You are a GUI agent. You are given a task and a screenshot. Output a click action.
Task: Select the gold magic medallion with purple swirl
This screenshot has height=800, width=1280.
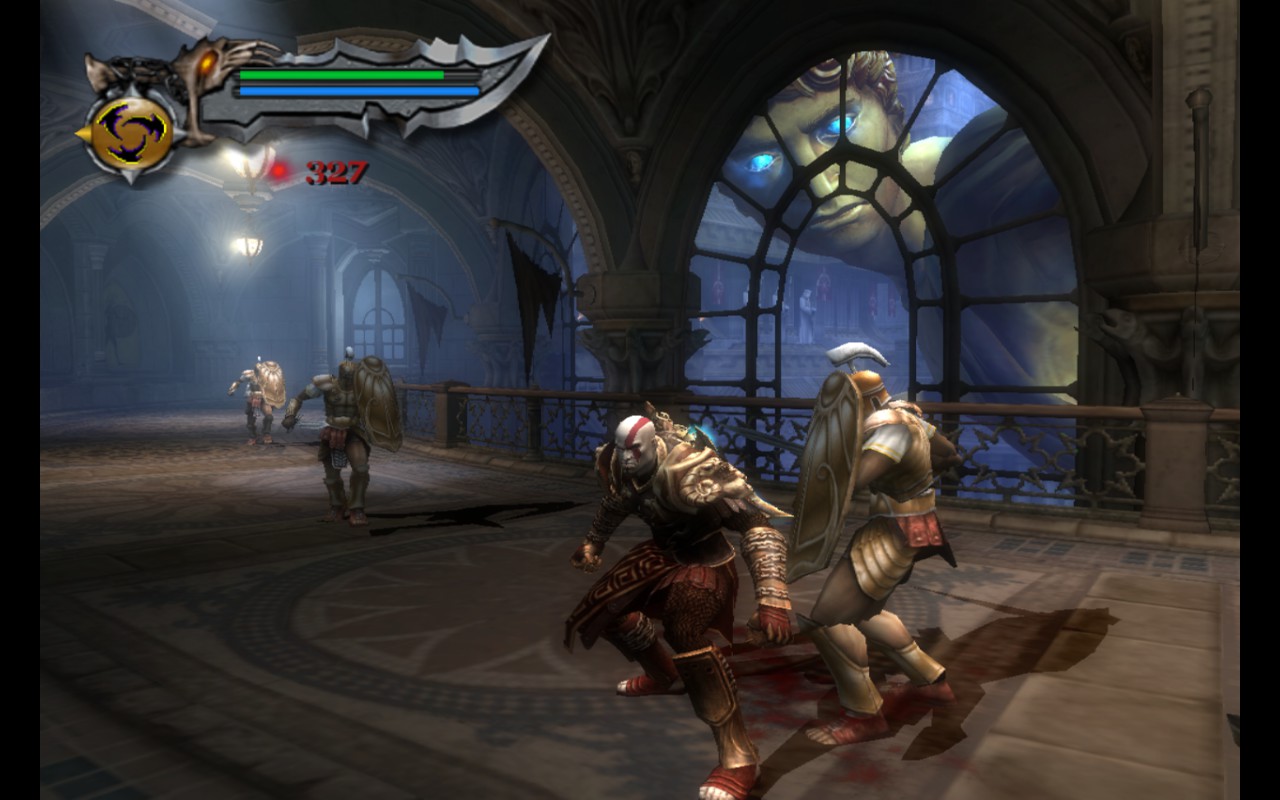click(x=132, y=133)
